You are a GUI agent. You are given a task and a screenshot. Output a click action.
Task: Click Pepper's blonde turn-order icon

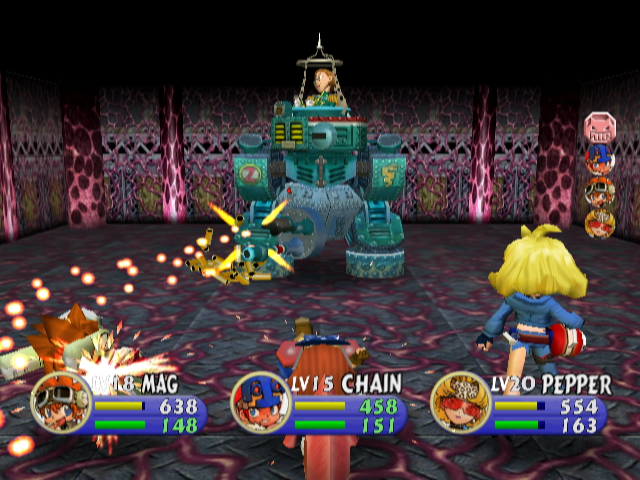coord(599,222)
